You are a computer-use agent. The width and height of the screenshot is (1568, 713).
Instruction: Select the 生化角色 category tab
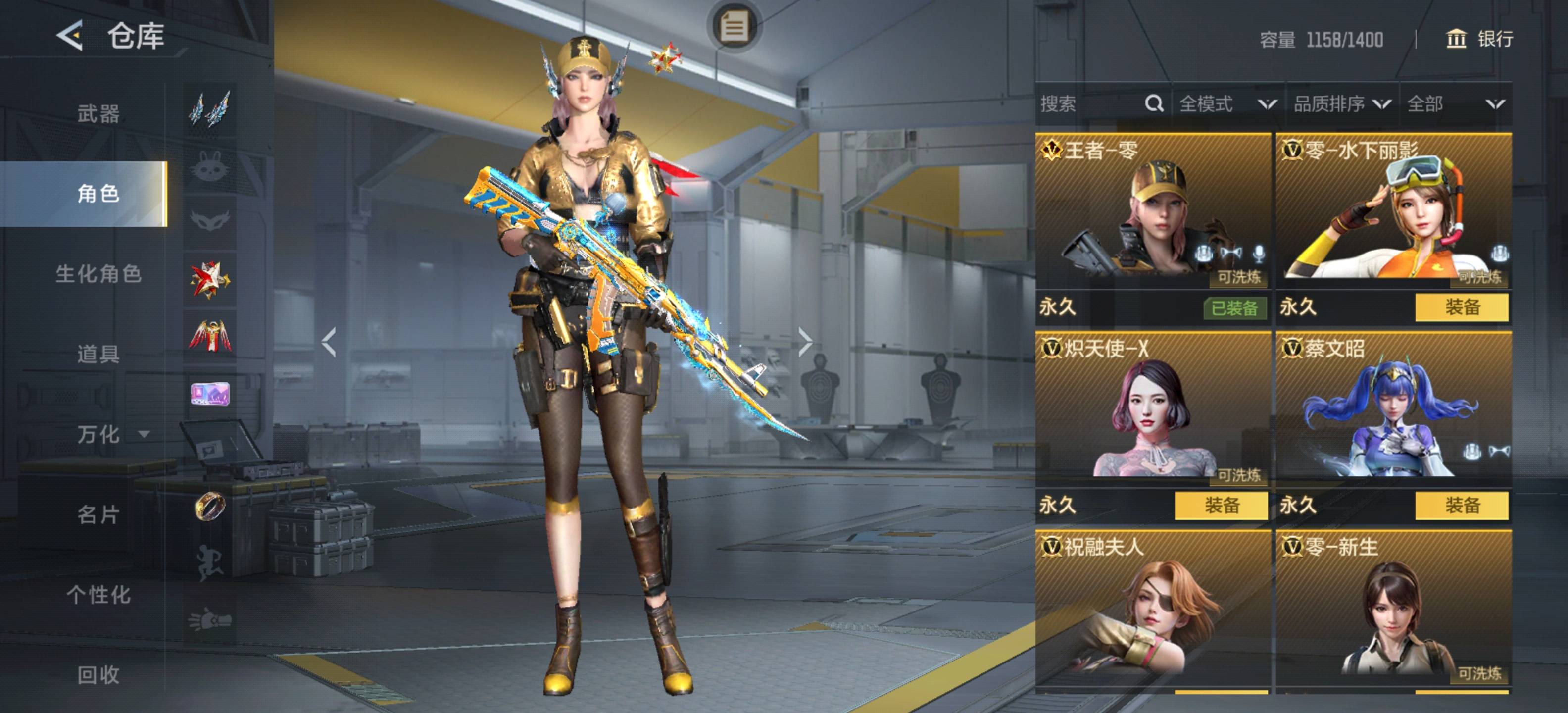98,274
